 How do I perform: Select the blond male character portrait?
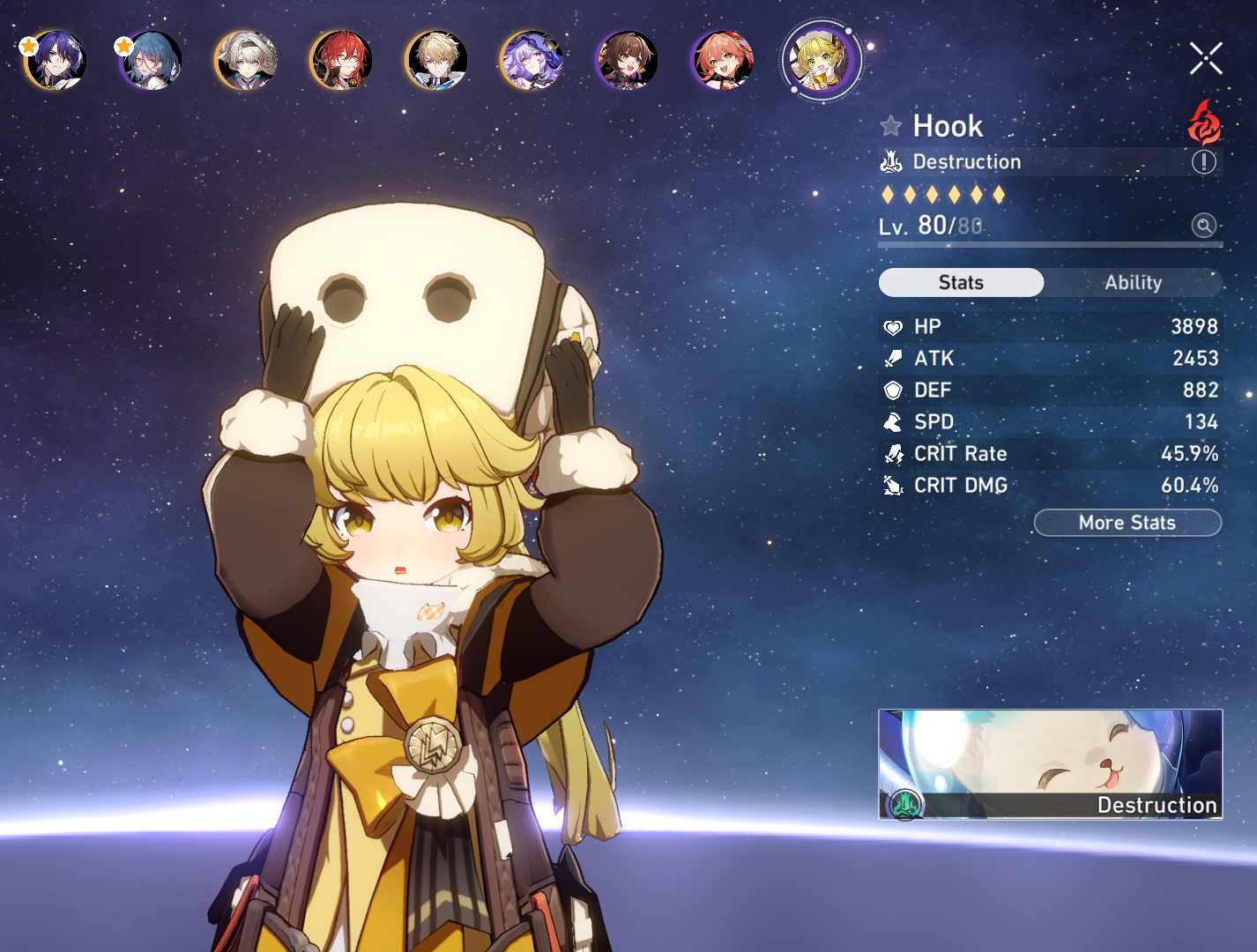point(437,61)
